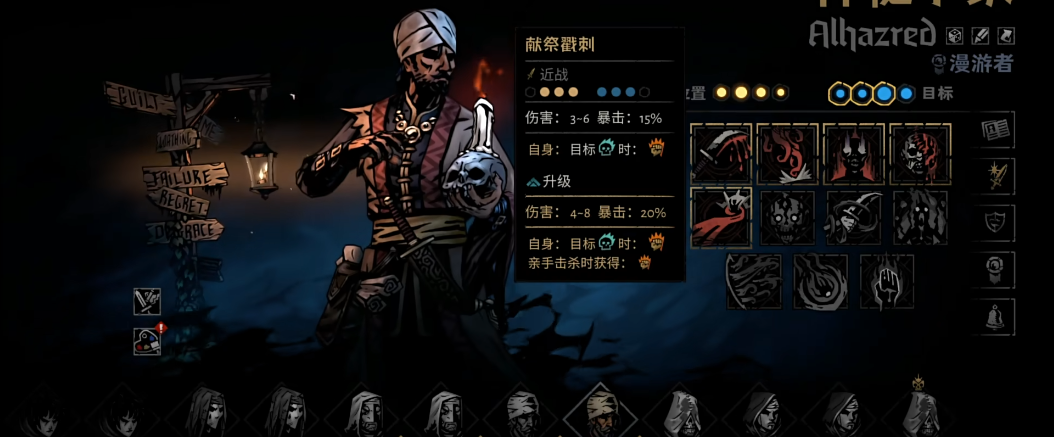Select the scythe skill in top row
This screenshot has height=437, width=1054.
(x=721, y=153)
